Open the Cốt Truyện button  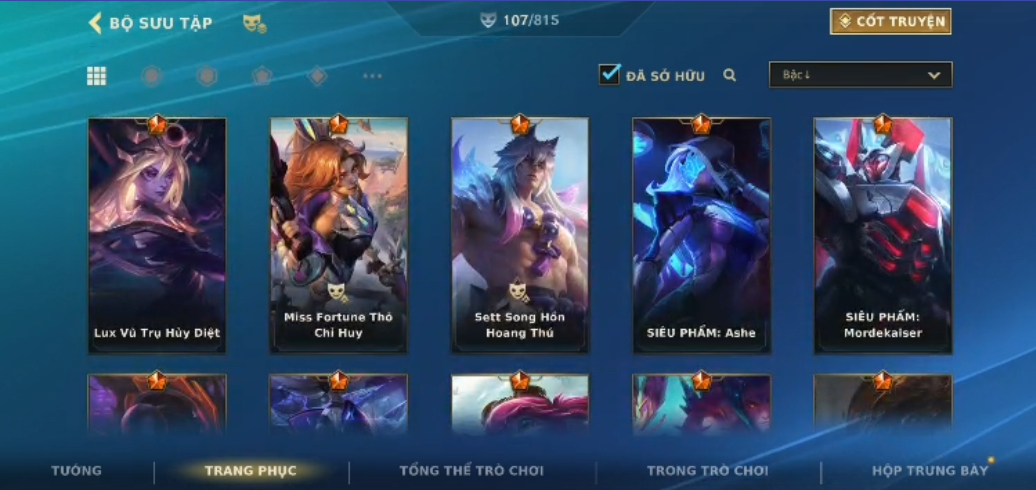[x=890, y=22]
